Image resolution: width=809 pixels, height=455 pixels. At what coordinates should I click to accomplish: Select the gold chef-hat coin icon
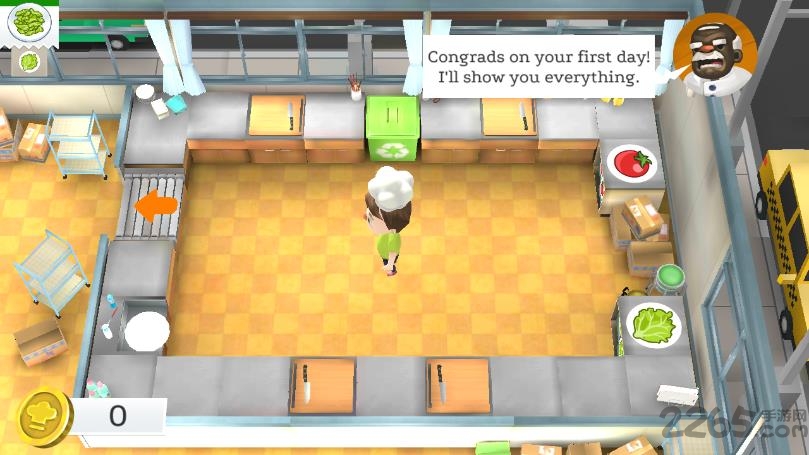click(44, 417)
